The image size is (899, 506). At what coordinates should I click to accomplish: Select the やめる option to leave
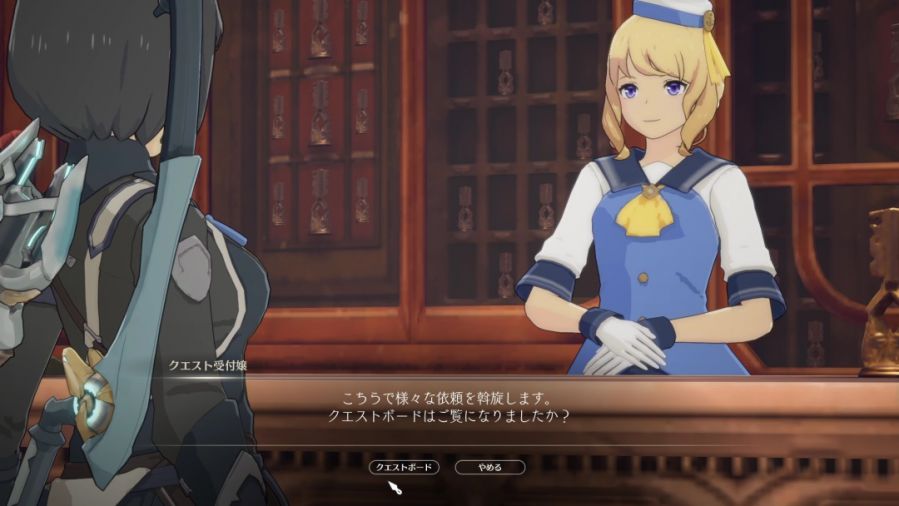pos(490,467)
